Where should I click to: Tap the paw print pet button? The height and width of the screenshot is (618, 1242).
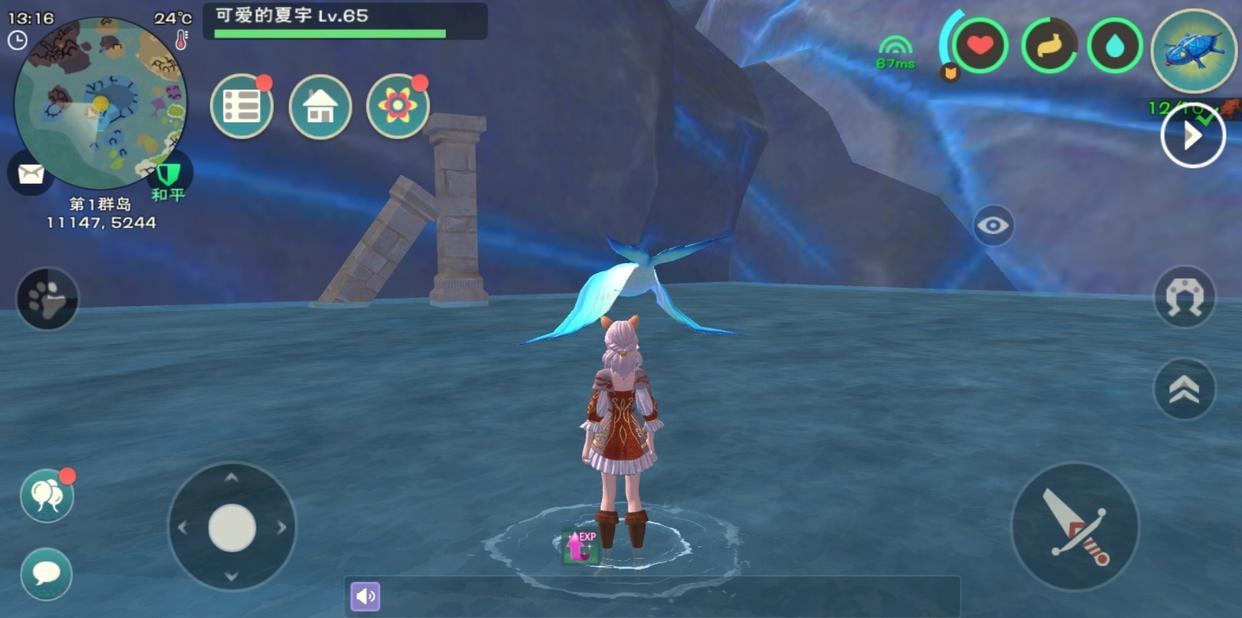tap(47, 298)
